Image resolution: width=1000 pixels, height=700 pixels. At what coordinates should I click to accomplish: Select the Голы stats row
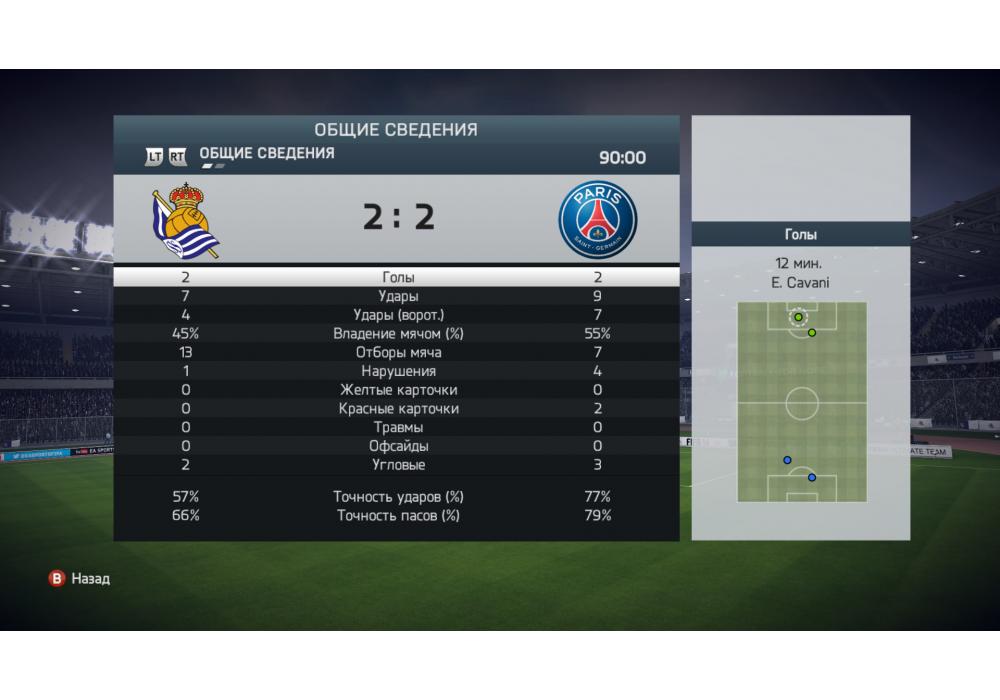[x=398, y=278]
